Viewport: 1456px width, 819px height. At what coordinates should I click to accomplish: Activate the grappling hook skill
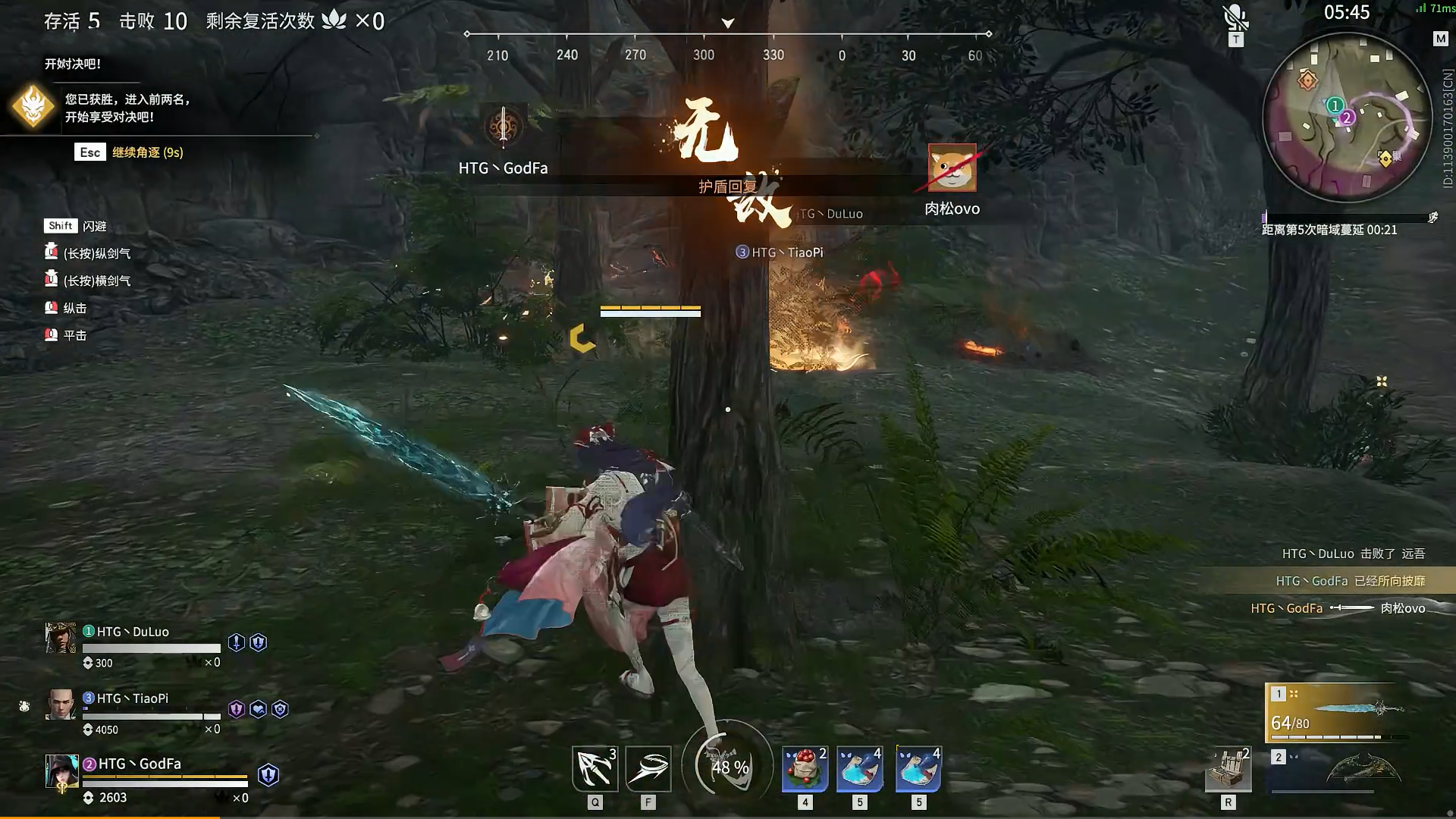595,769
